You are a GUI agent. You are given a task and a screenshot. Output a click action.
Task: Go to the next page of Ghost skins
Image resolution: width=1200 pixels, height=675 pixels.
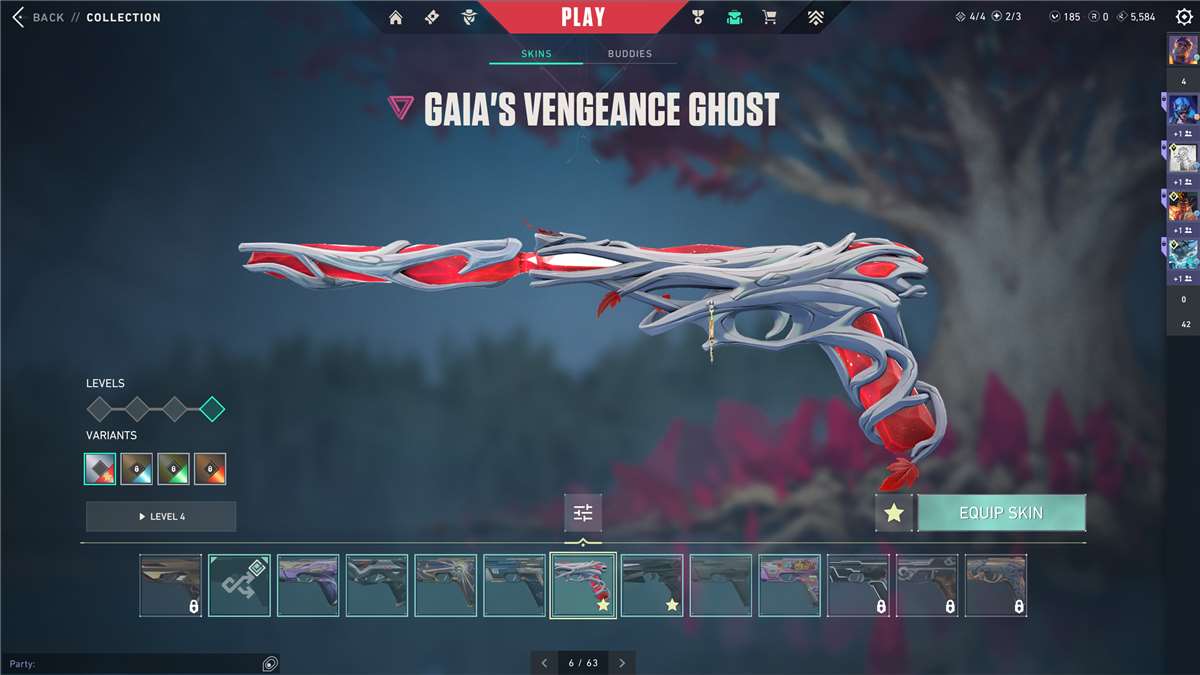622,663
